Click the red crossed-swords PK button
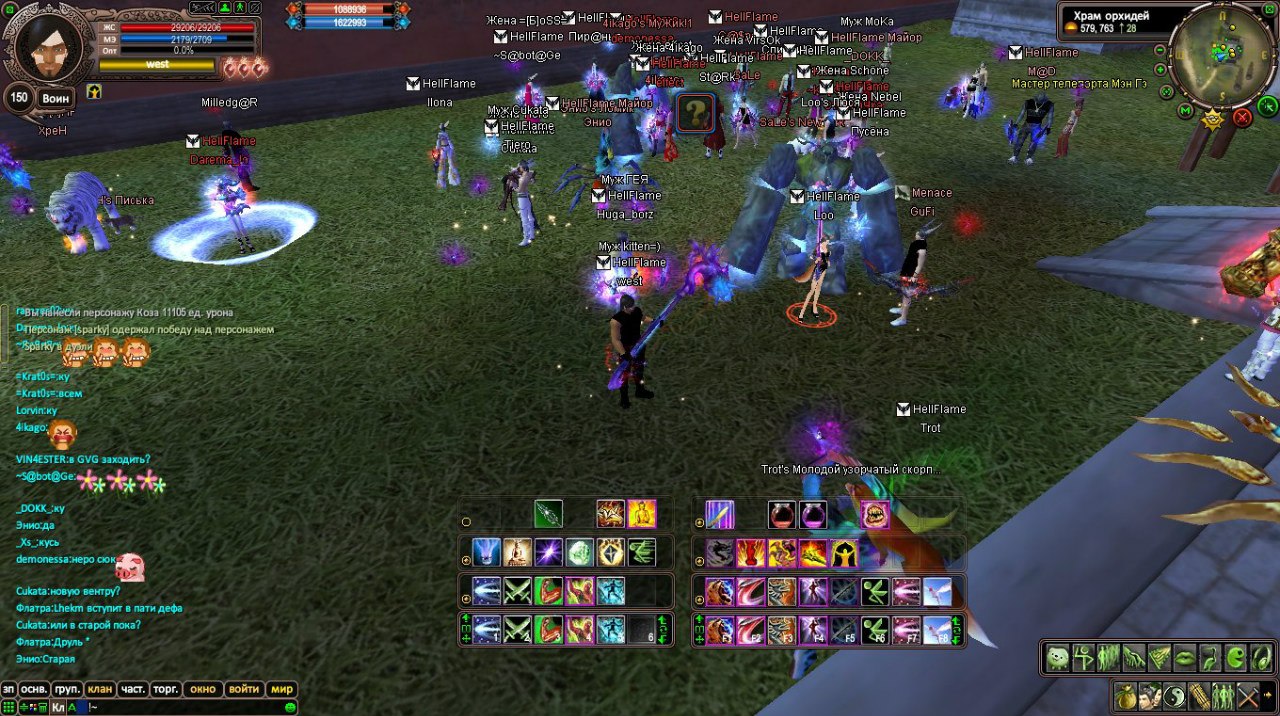This screenshot has width=1280, height=716. 1242,117
